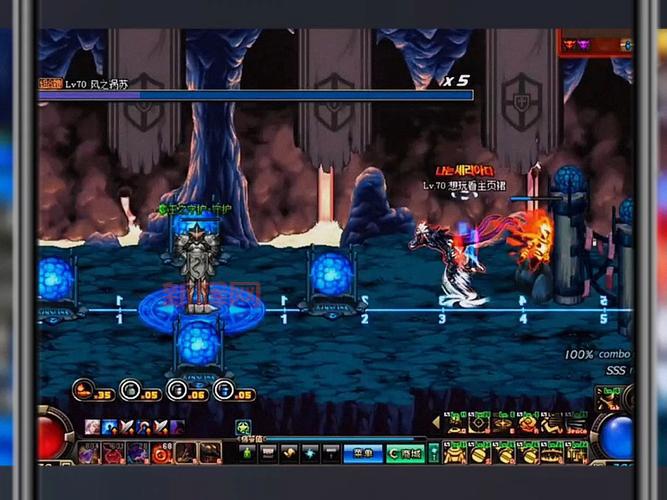Open the dungeon minimap panel
Screen dimensions: 667x500
point(595,44)
